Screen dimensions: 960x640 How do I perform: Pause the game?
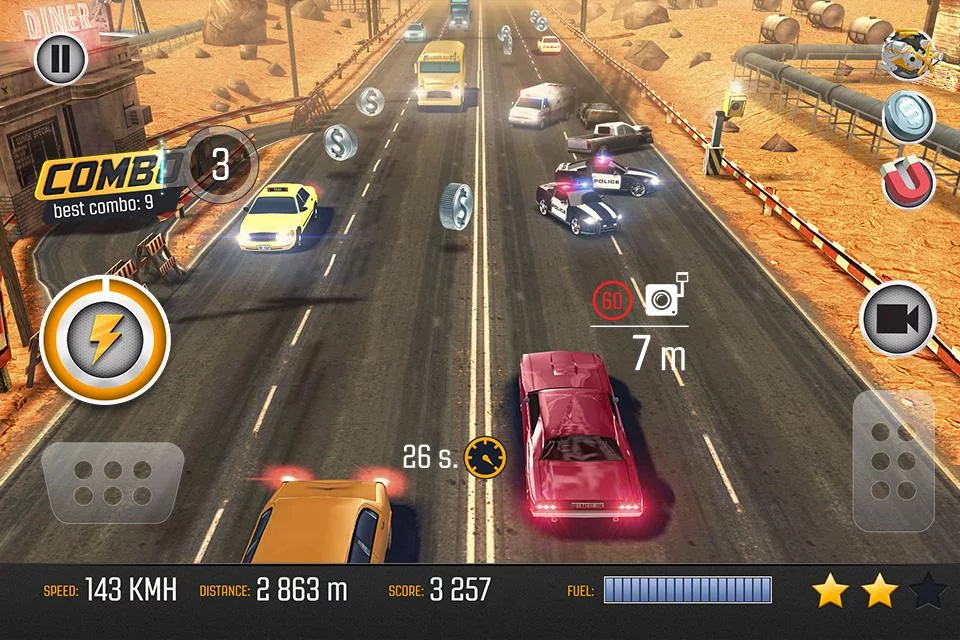(x=61, y=59)
